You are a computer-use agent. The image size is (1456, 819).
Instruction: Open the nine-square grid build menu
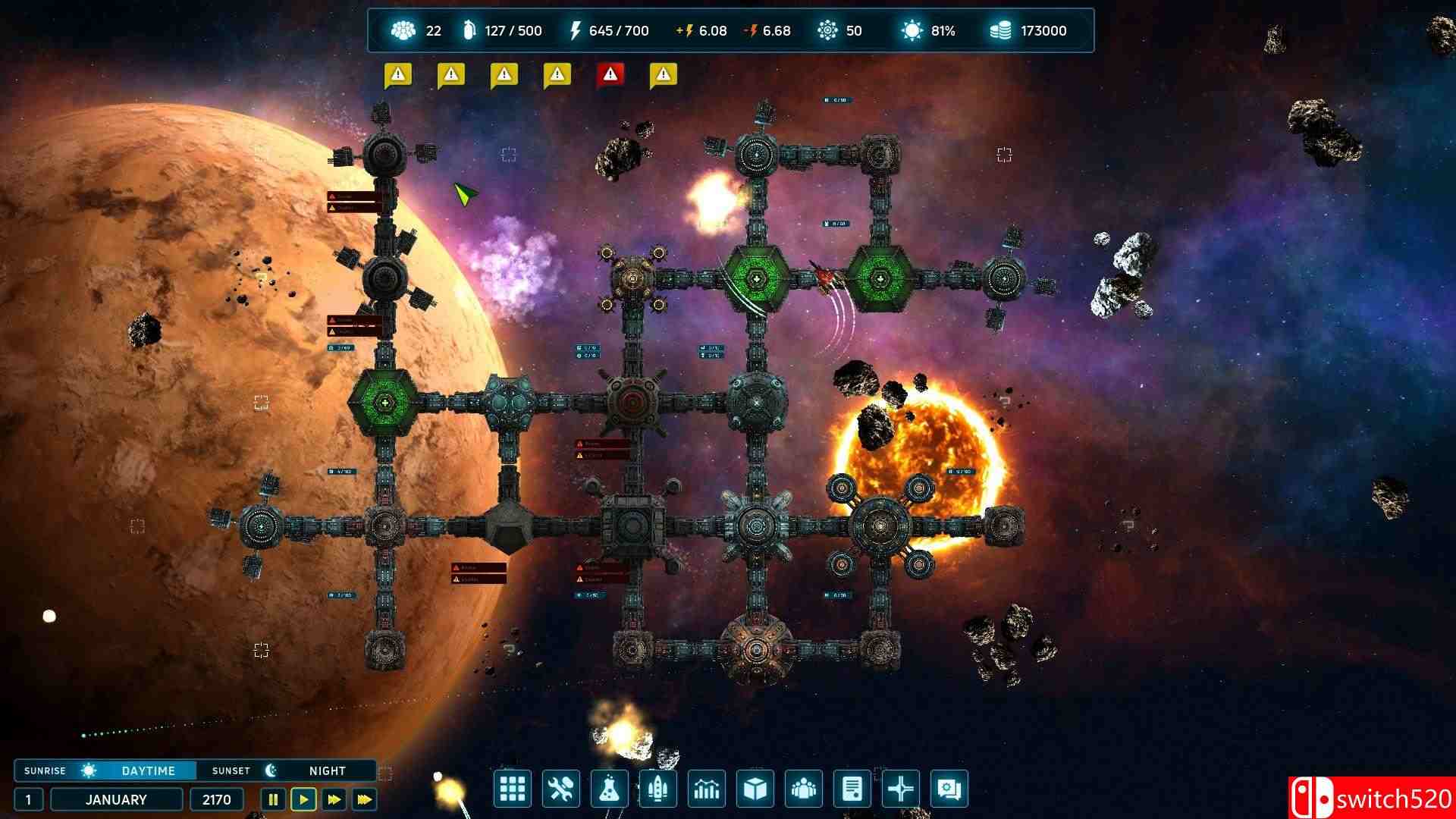(512, 789)
